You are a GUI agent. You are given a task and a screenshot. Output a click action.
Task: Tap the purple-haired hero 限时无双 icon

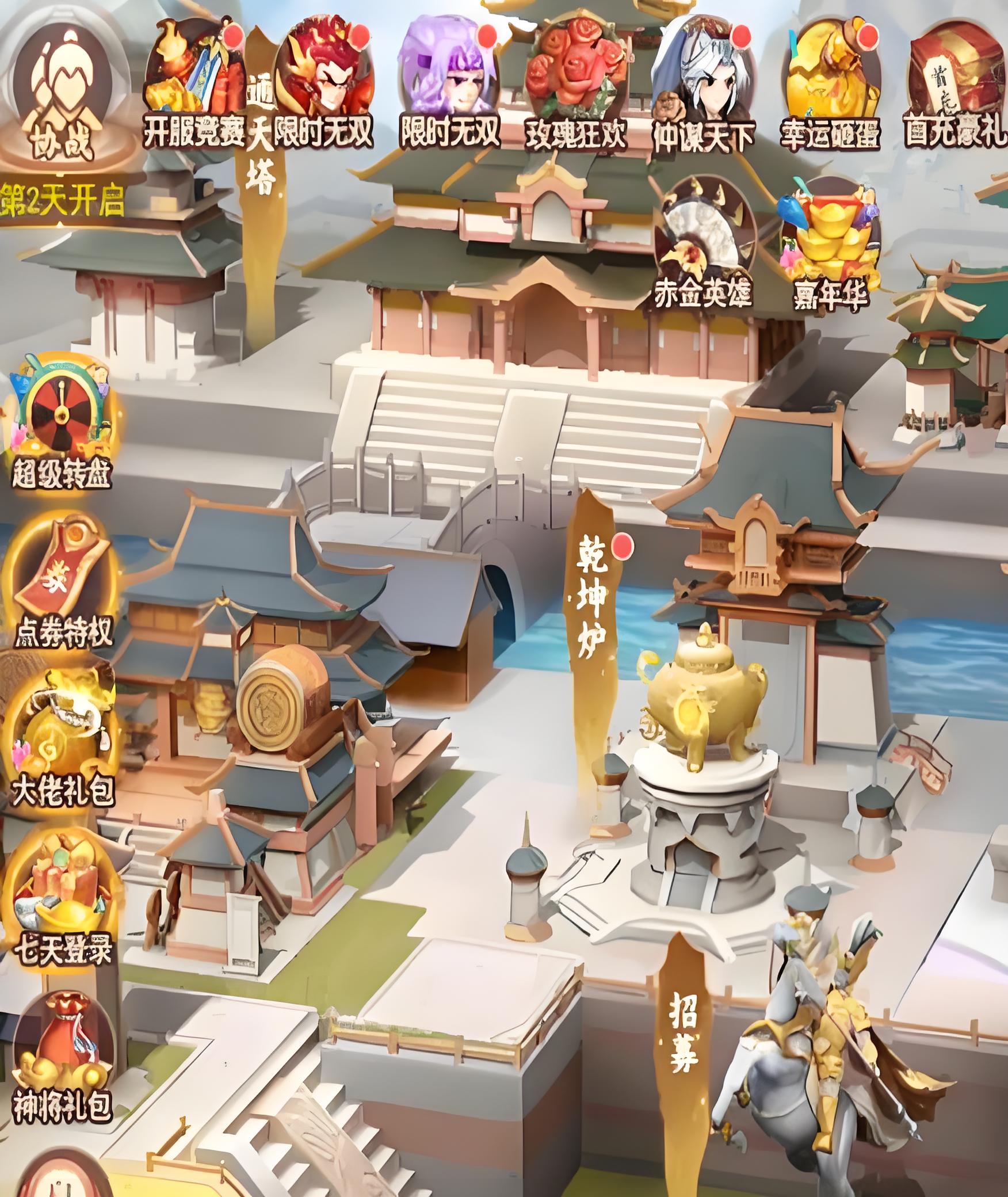(x=449, y=81)
